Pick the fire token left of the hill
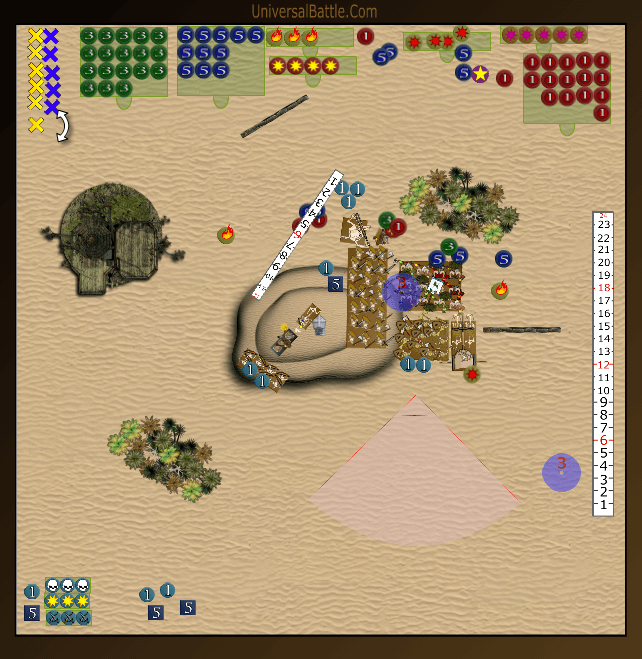This screenshot has height=659, width=642. (x=226, y=235)
